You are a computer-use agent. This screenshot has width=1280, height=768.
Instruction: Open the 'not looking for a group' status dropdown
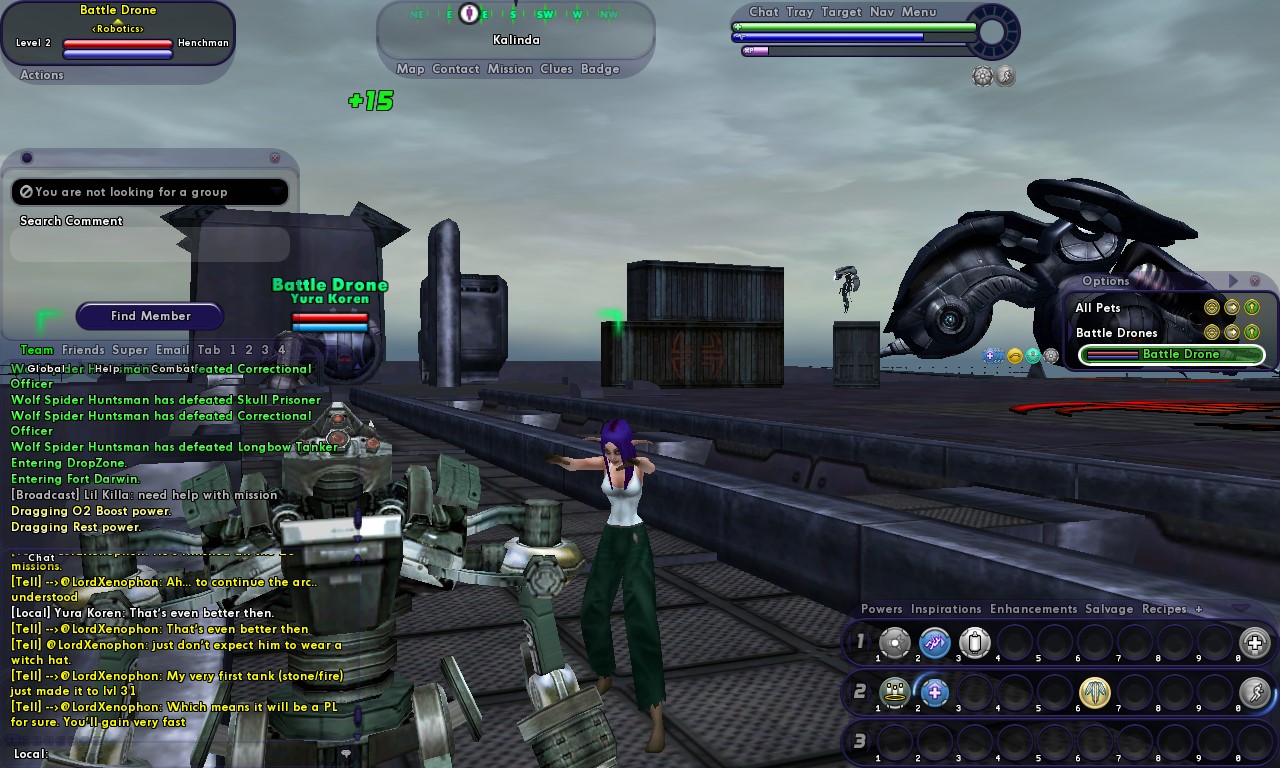[150, 192]
